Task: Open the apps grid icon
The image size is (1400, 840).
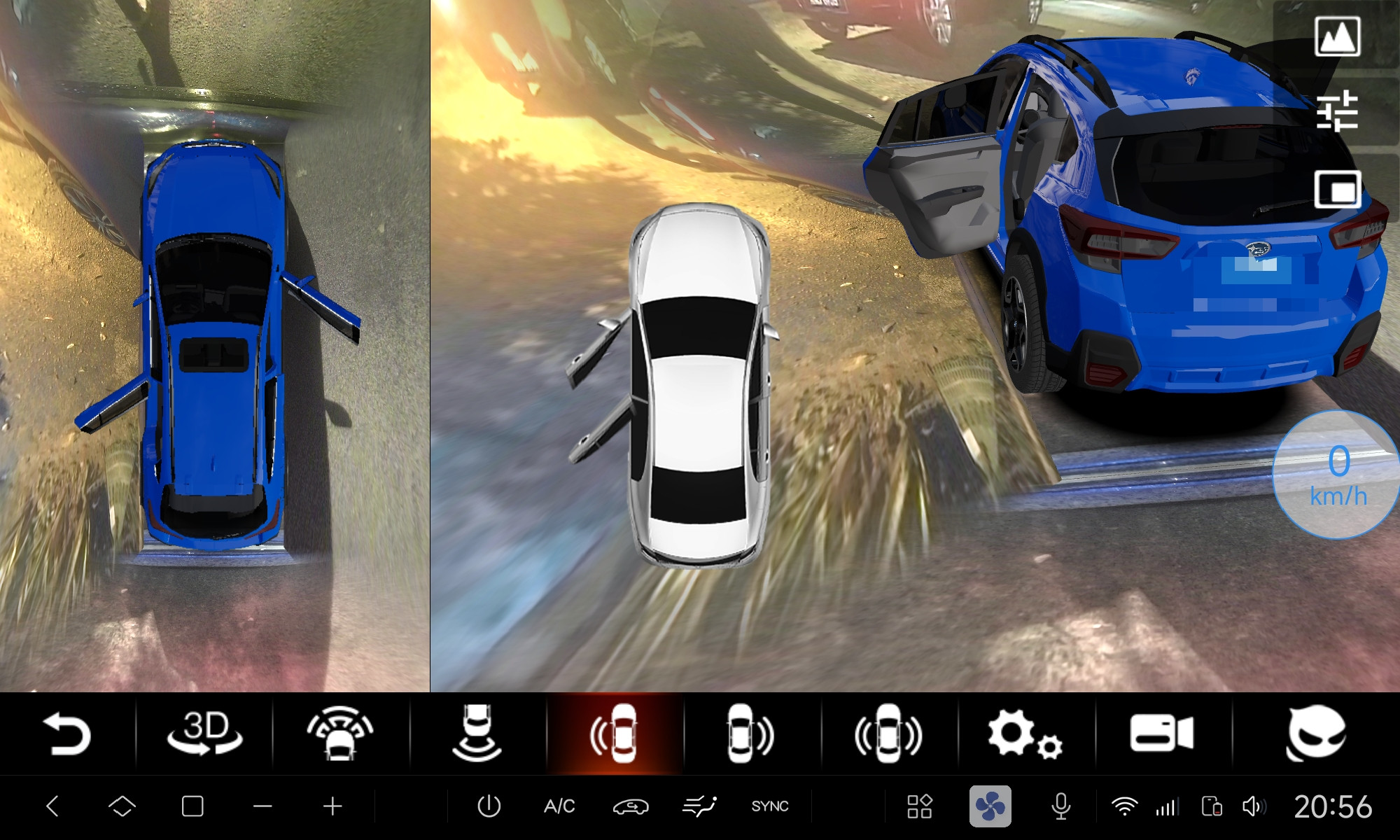Action: pos(919,806)
